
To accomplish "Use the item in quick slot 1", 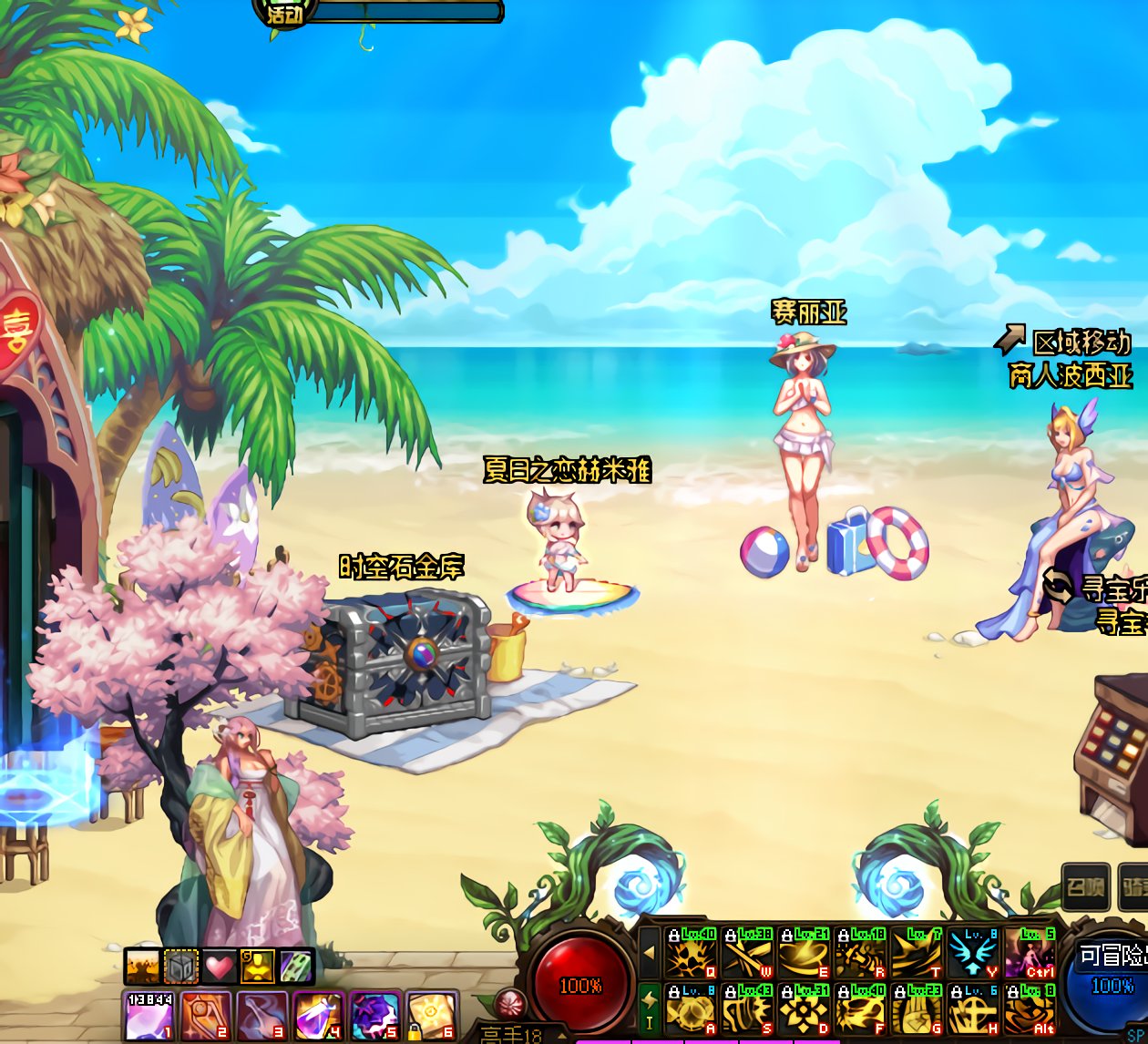I will coord(149,1015).
